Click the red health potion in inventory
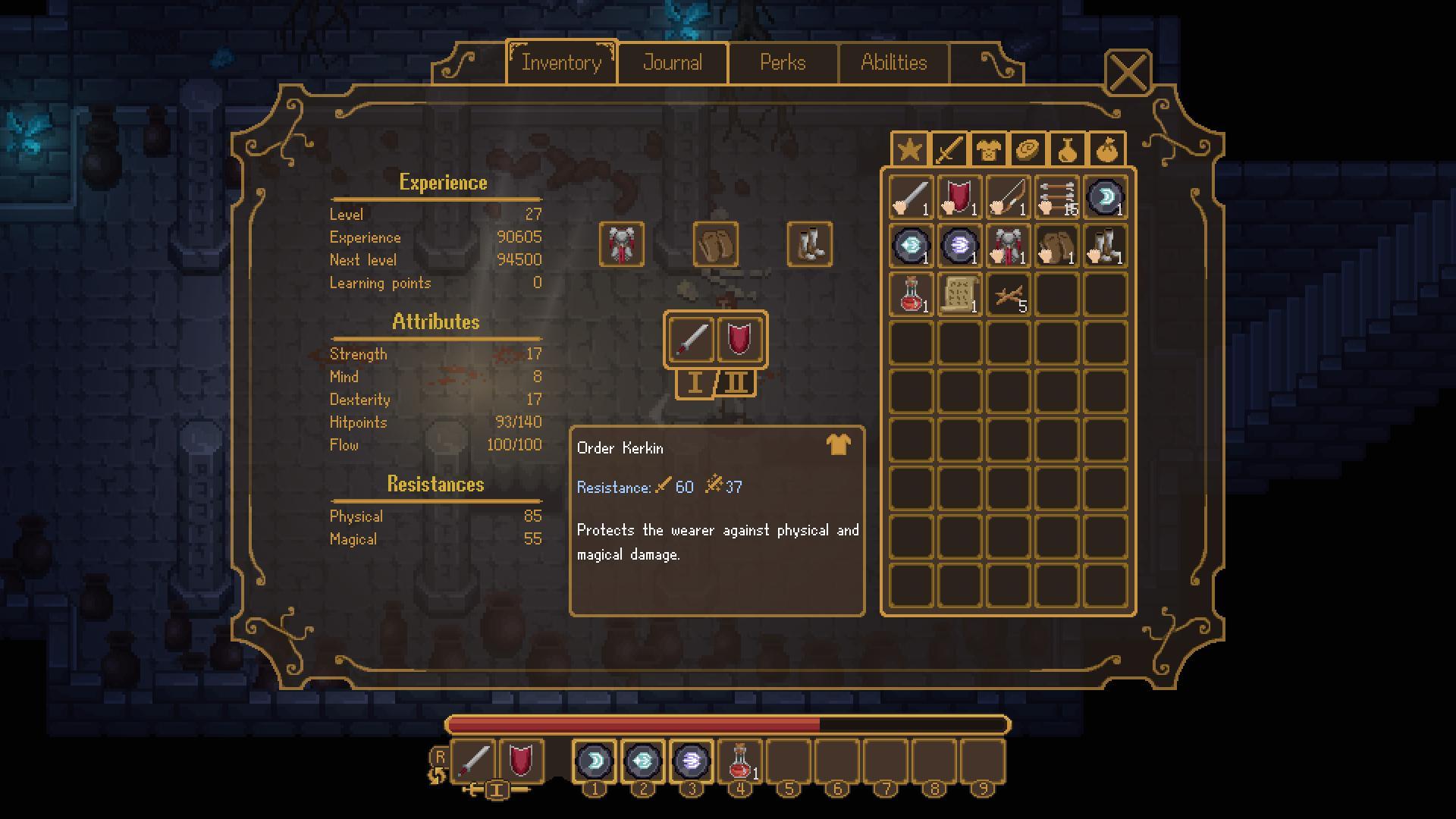The image size is (1456, 819). pyautogui.click(x=909, y=295)
